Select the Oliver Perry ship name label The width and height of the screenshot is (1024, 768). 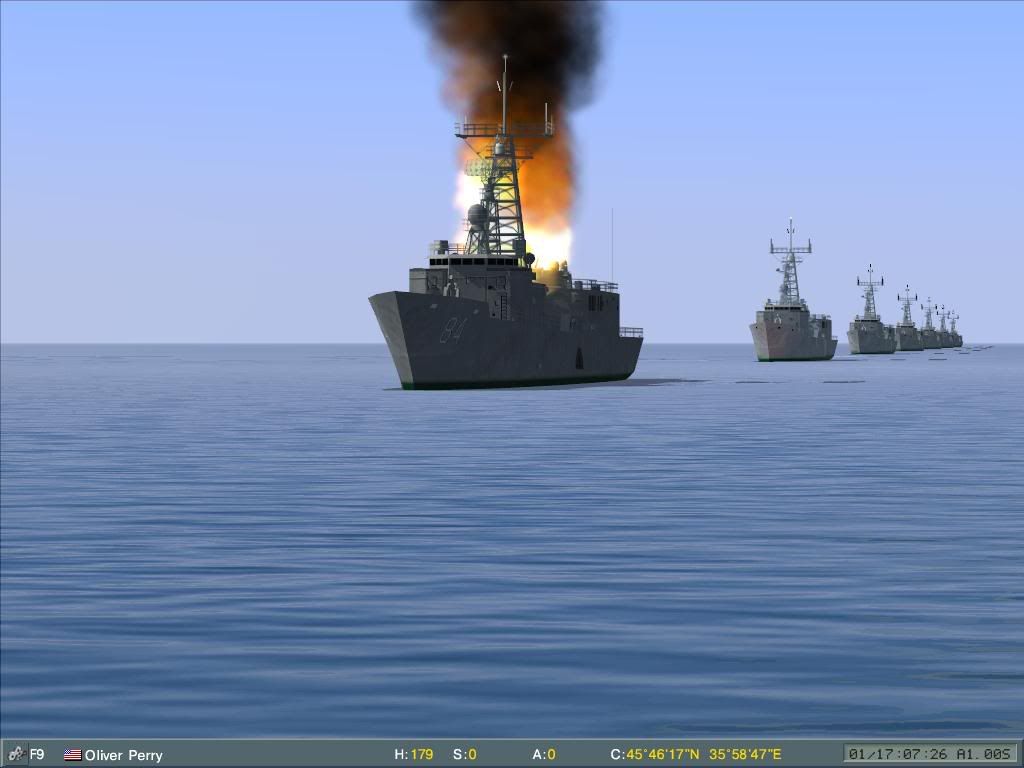click(x=123, y=755)
